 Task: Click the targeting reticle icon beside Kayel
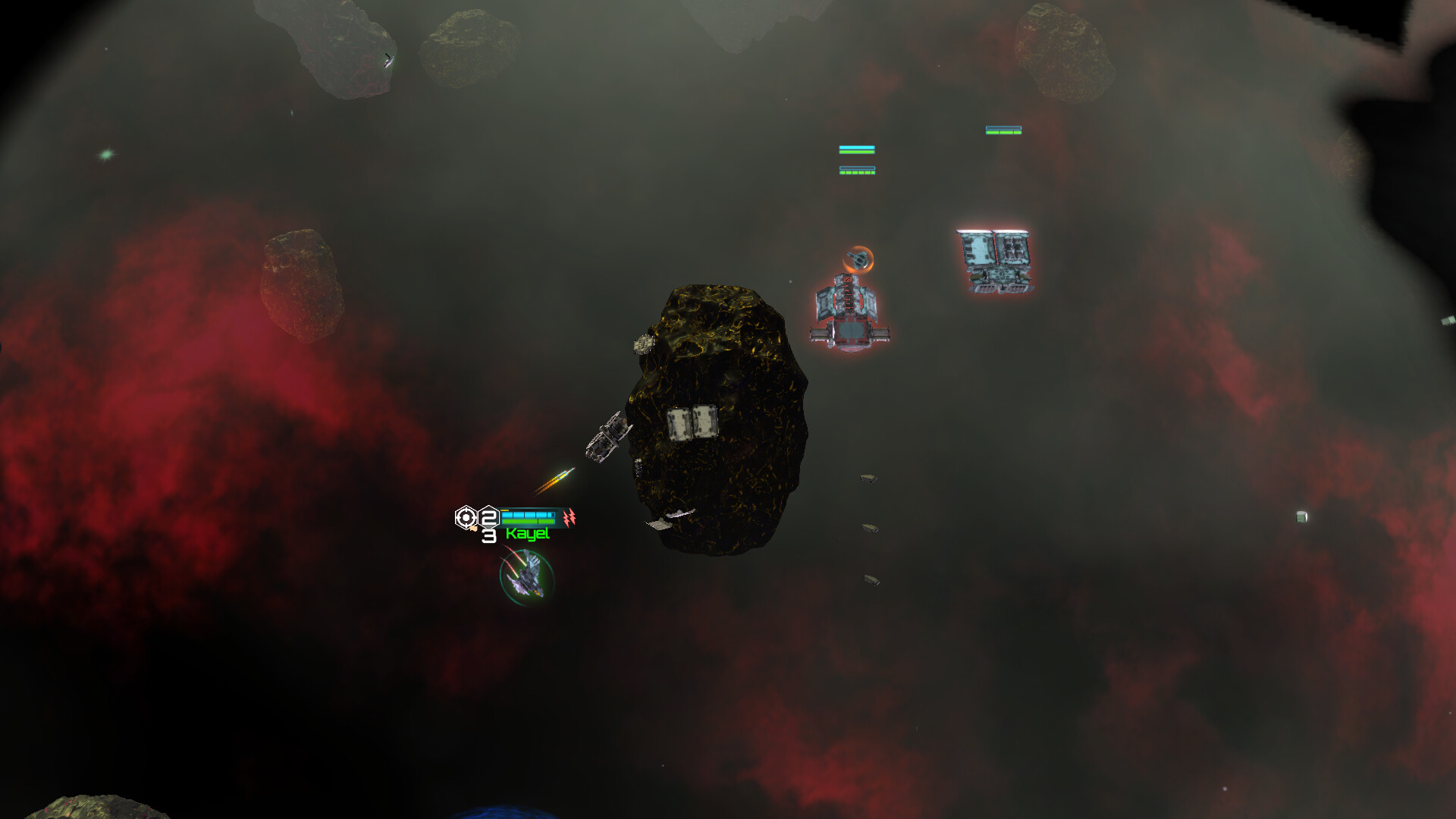(x=466, y=517)
